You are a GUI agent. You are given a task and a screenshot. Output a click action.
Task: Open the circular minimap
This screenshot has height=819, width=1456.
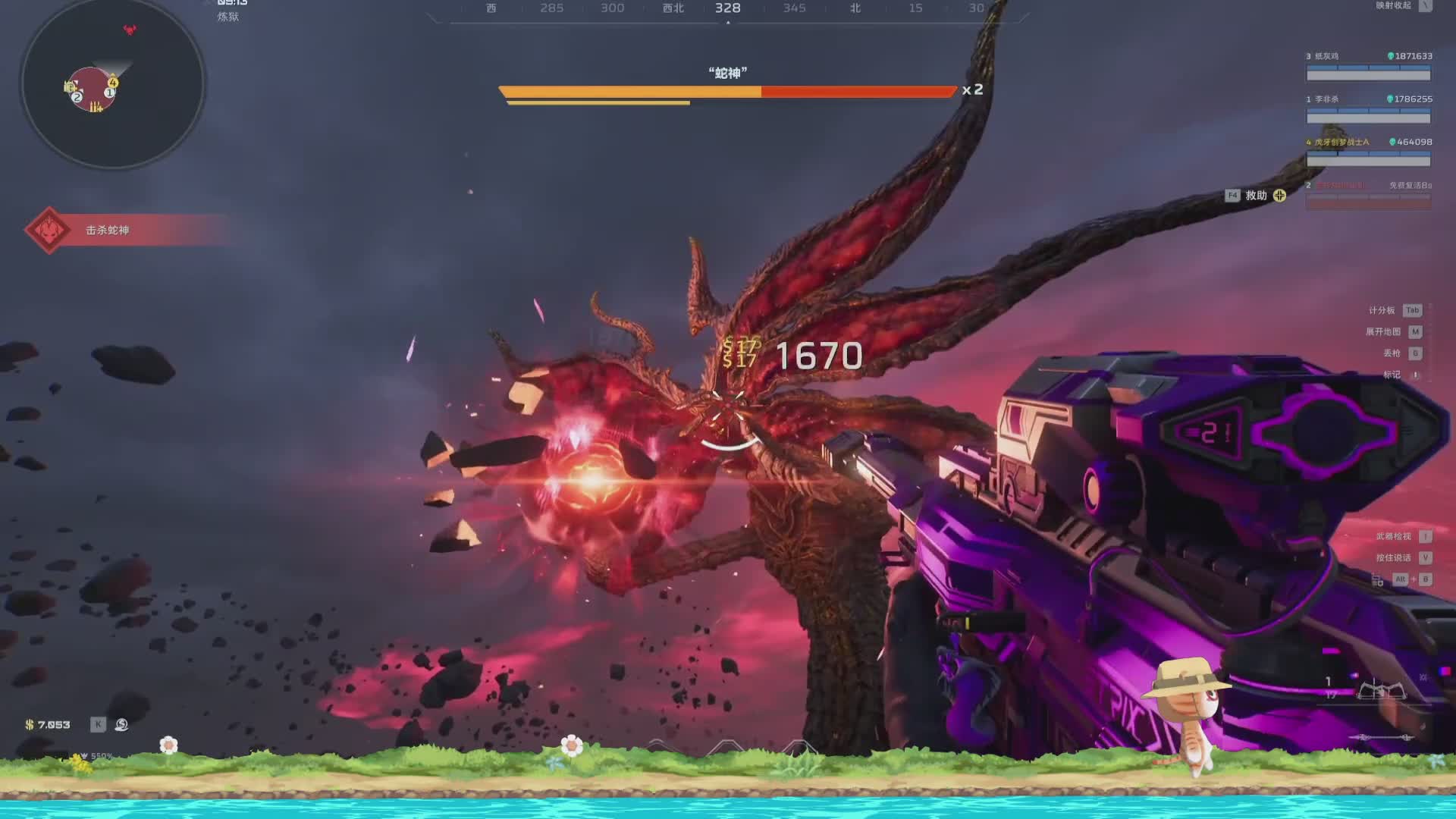[x=112, y=83]
